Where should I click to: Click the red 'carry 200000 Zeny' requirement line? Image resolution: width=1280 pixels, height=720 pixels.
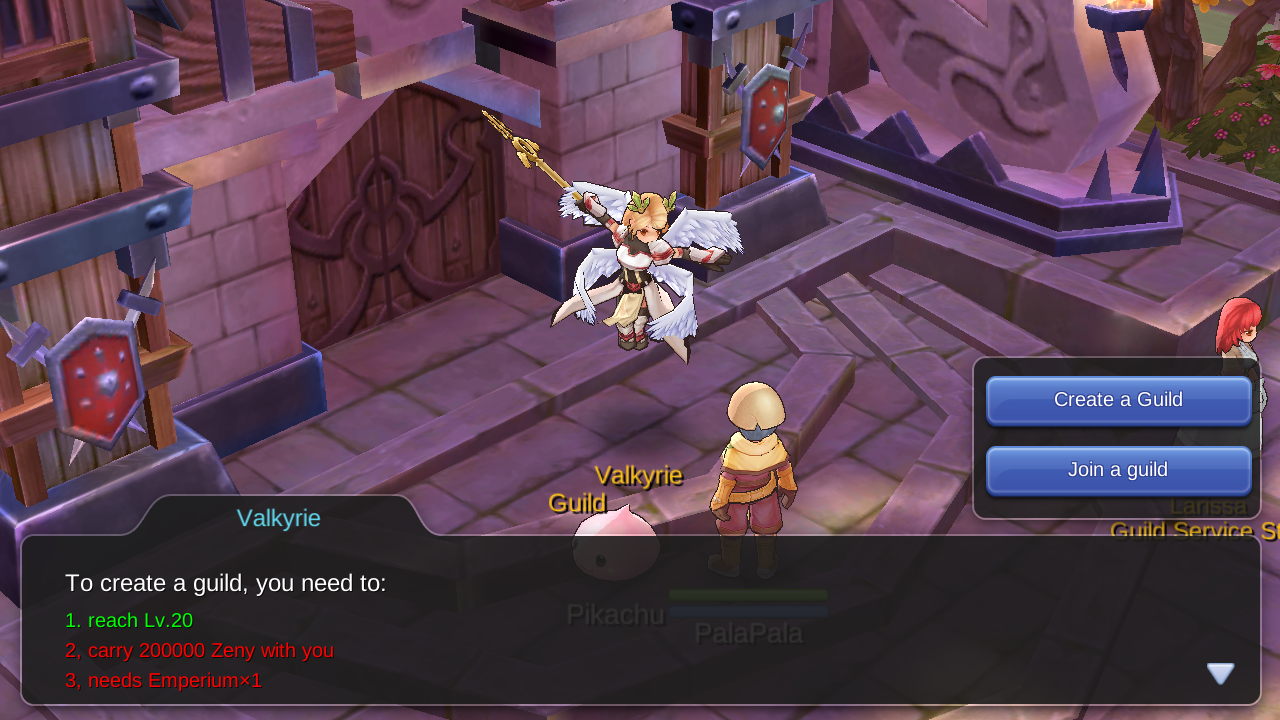(199, 650)
